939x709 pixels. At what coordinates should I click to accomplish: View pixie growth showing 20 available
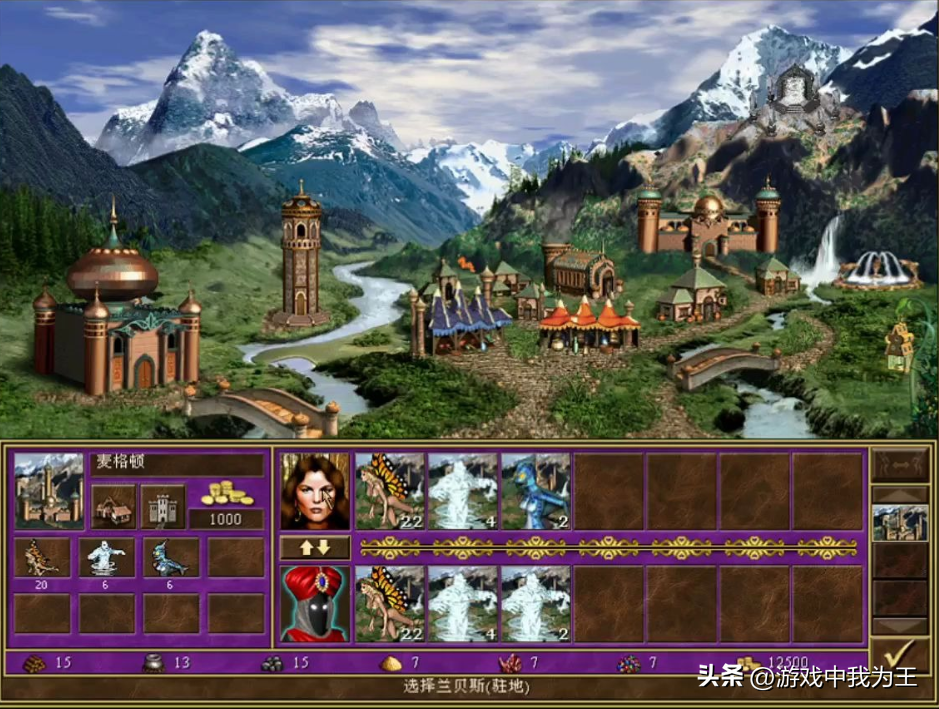(x=42, y=558)
